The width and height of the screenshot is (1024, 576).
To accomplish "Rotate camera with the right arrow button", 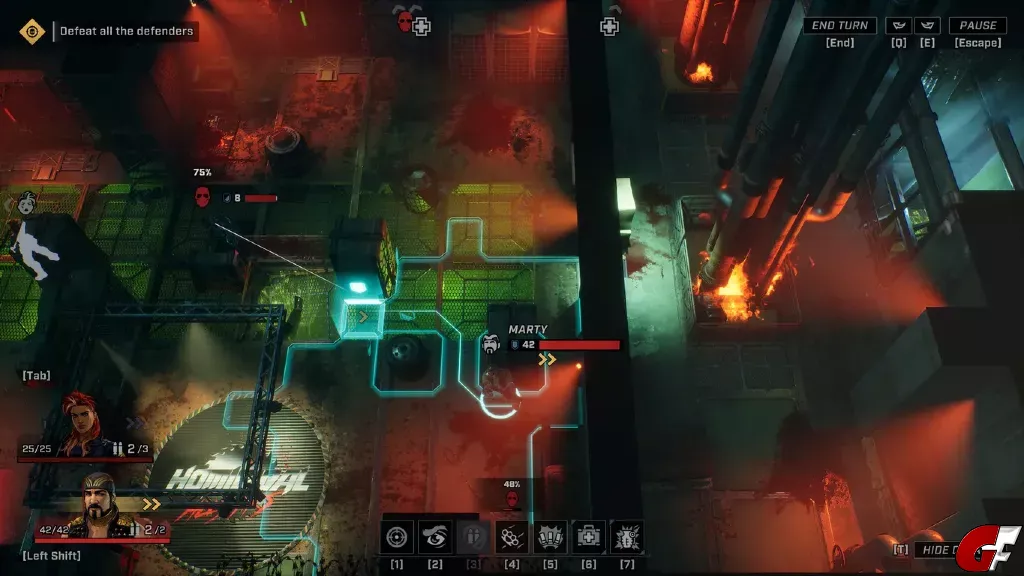I will click(x=929, y=26).
